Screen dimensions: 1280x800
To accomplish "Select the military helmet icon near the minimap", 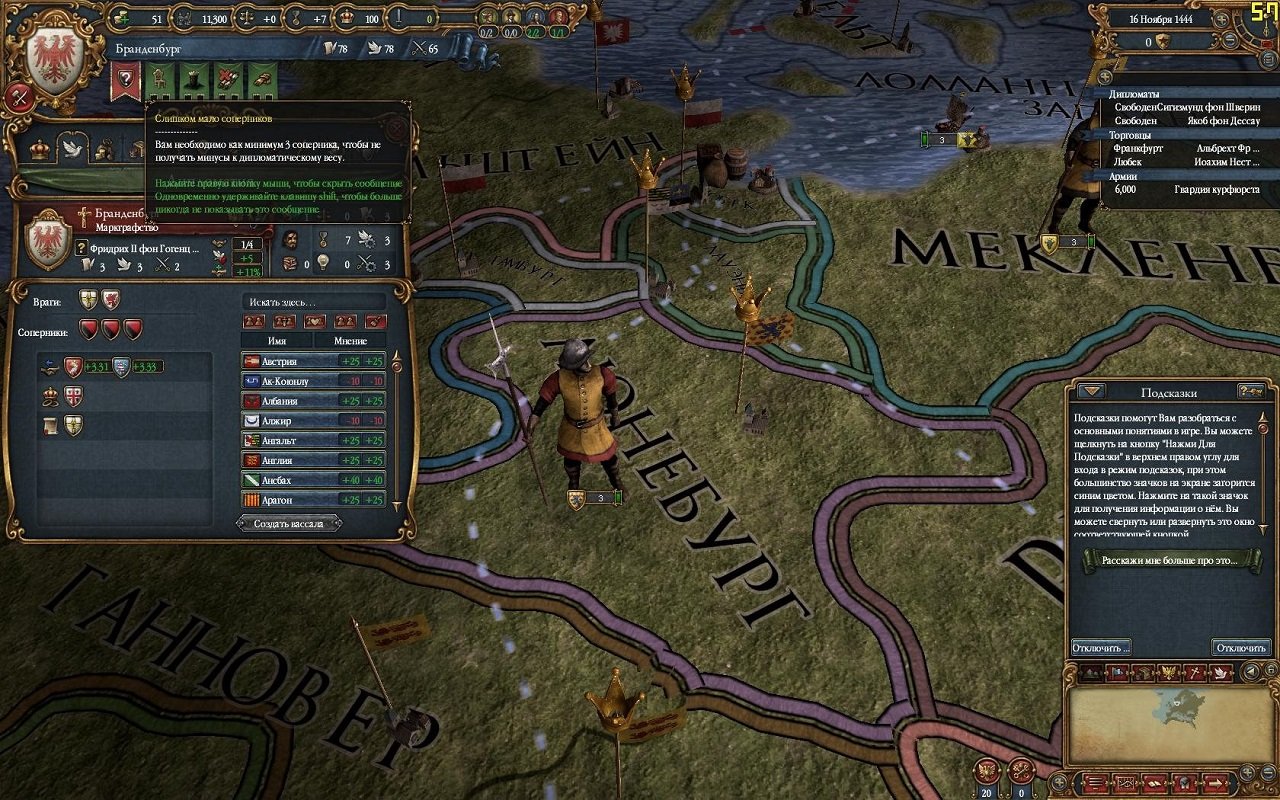I will point(1184,782).
